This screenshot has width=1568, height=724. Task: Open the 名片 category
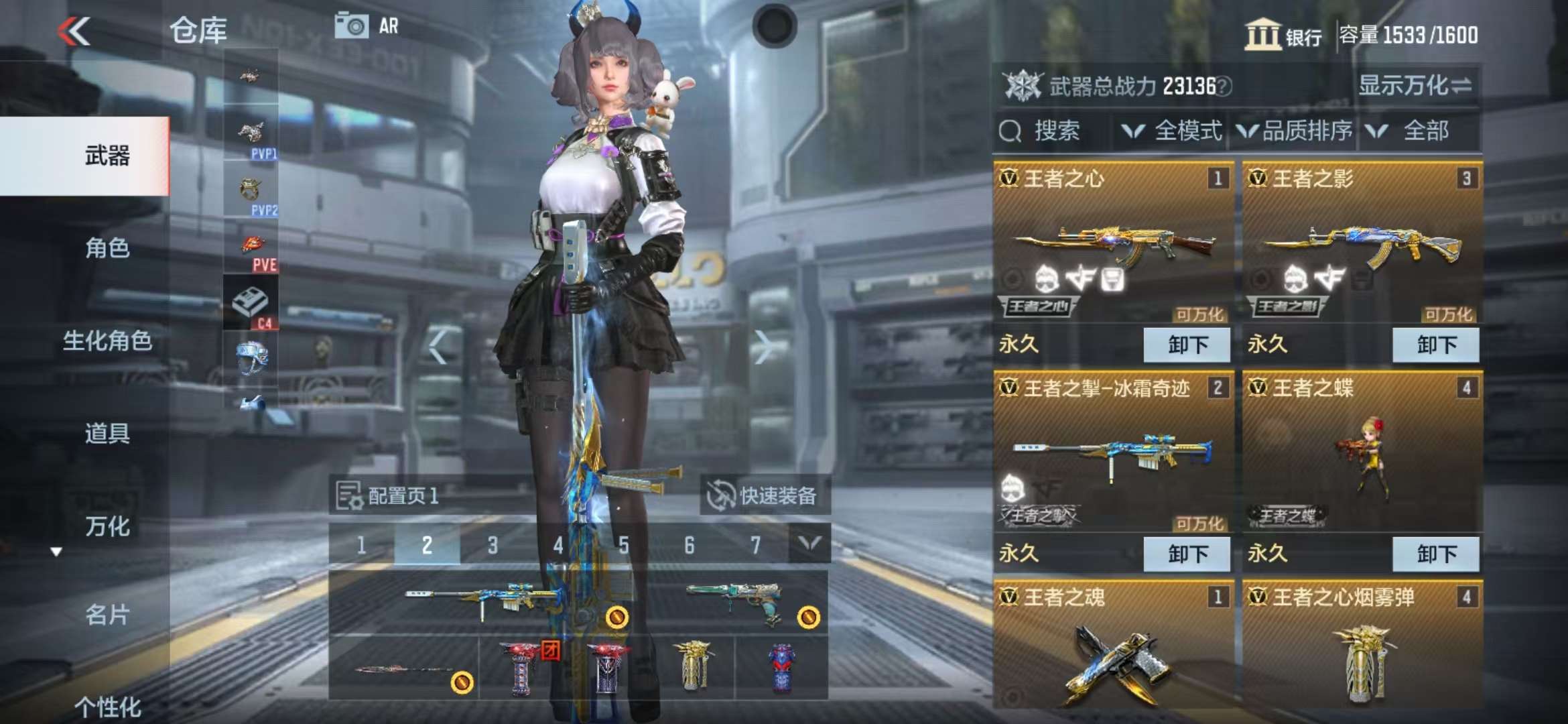(x=107, y=615)
